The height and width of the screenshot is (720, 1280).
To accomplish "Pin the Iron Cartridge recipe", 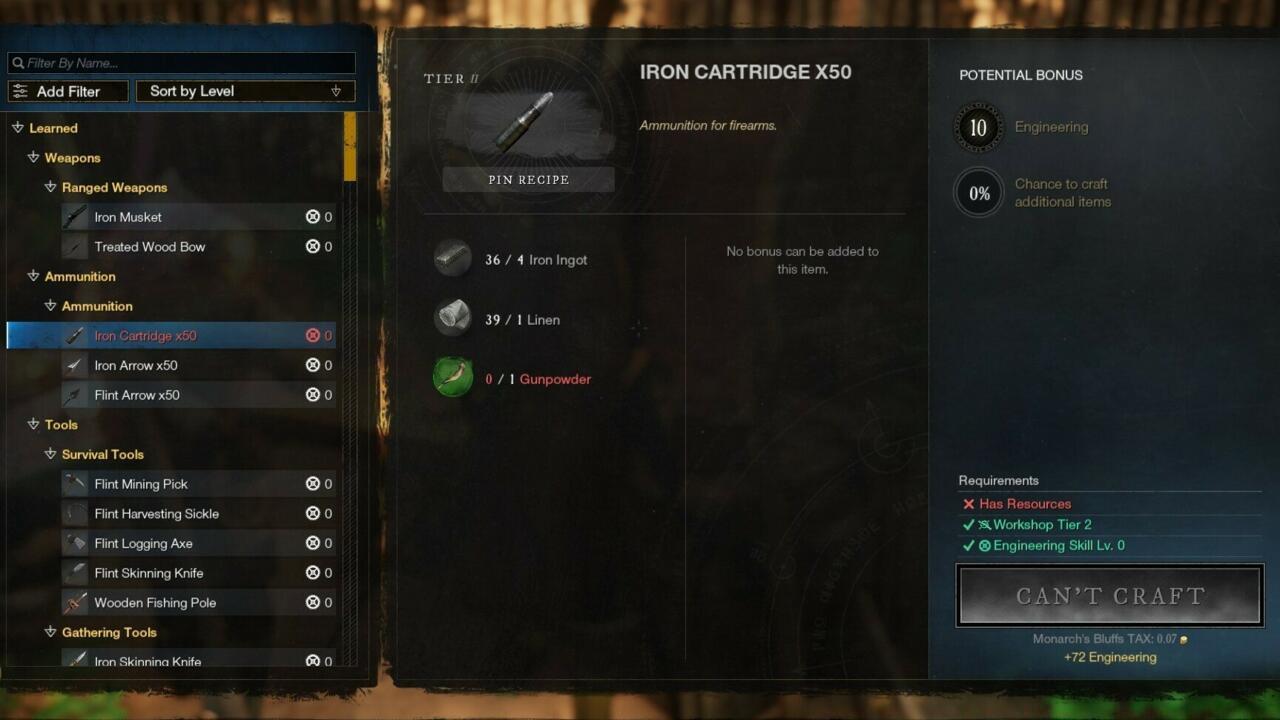I will click(528, 180).
